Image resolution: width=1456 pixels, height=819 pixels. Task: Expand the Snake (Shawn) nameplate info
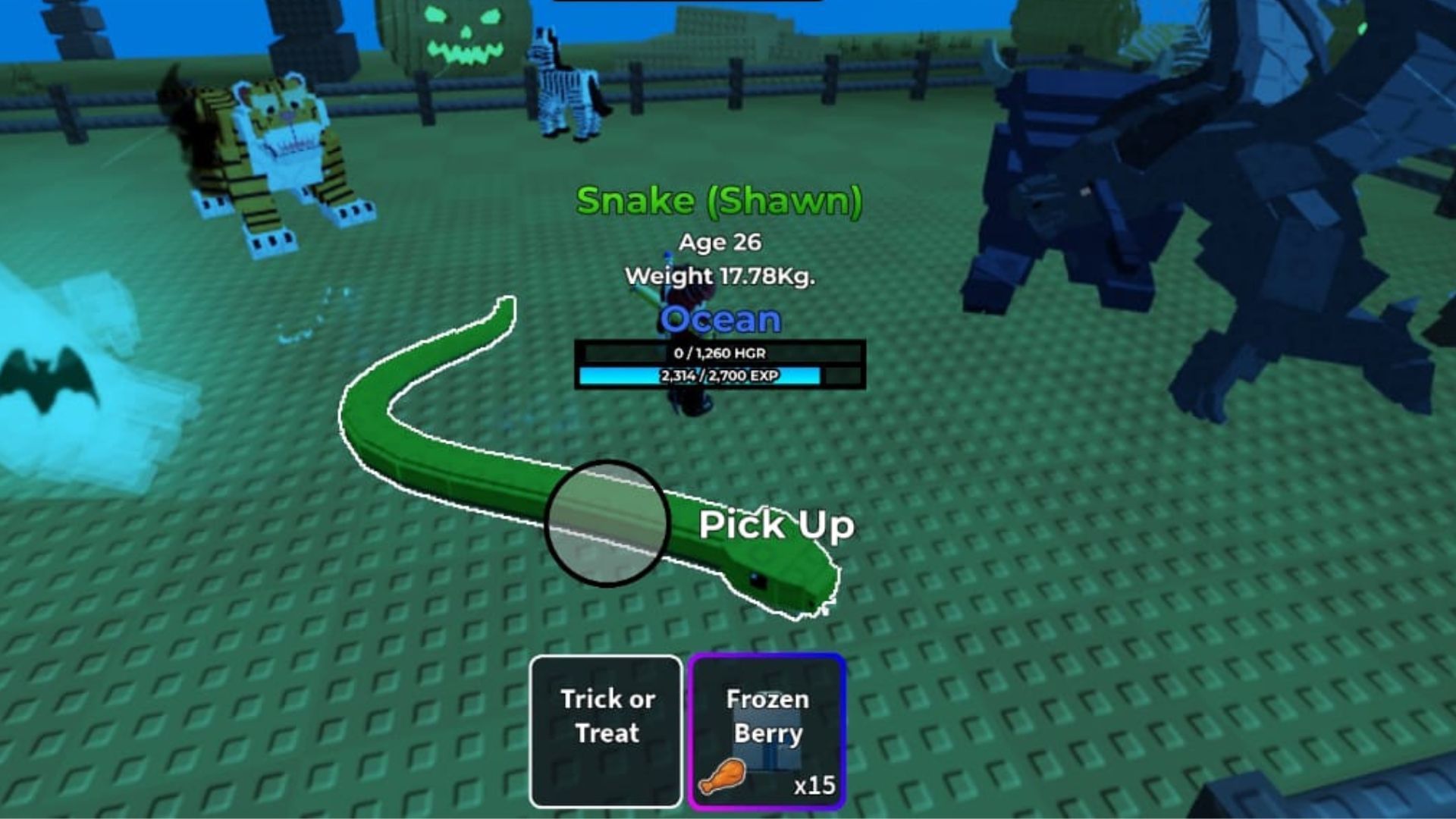[719, 202]
